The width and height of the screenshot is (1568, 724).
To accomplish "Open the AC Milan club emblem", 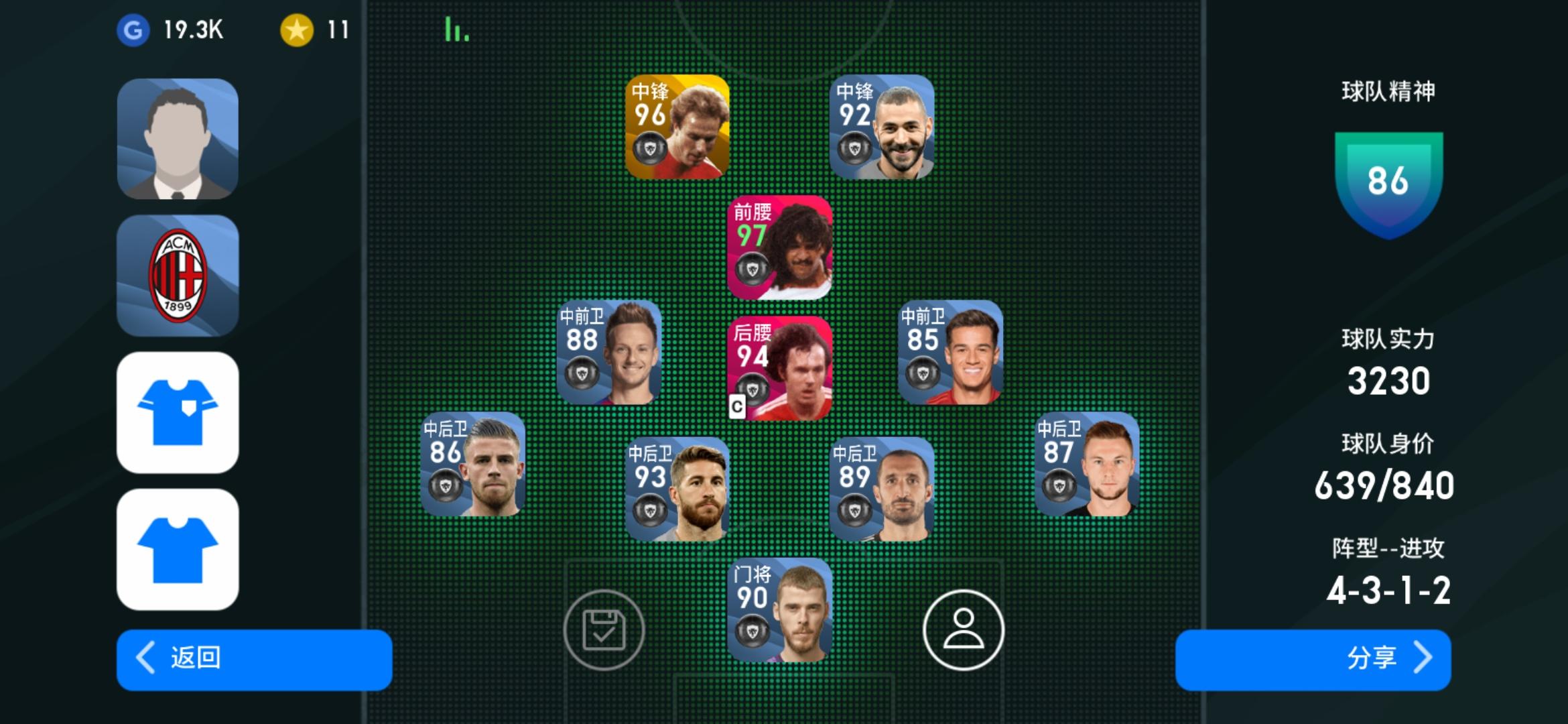I will click(x=178, y=275).
